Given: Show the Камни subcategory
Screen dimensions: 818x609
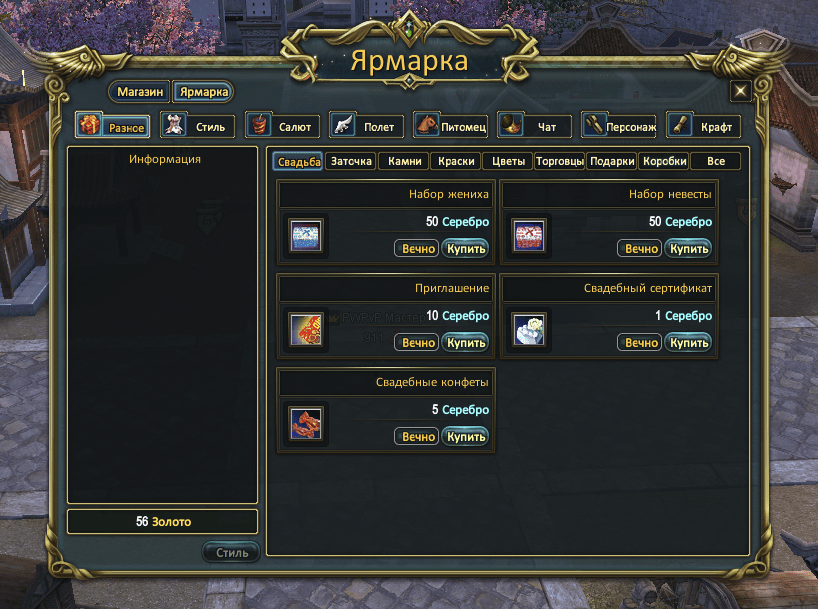Looking at the screenshot, I should pyautogui.click(x=404, y=161).
